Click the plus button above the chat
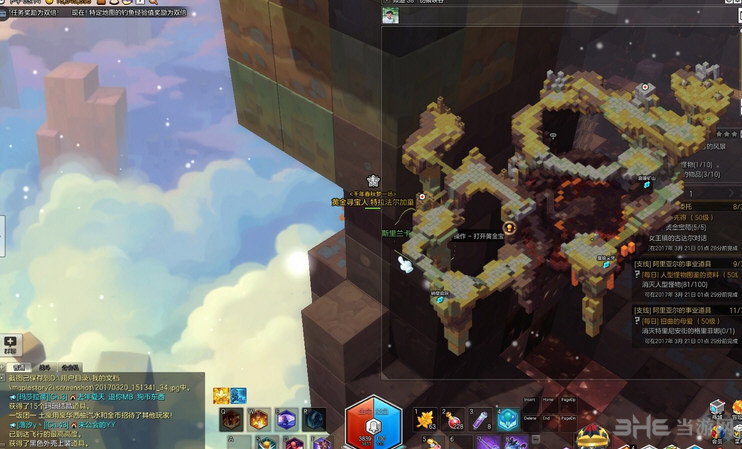The width and height of the screenshot is (742, 449). [10, 342]
